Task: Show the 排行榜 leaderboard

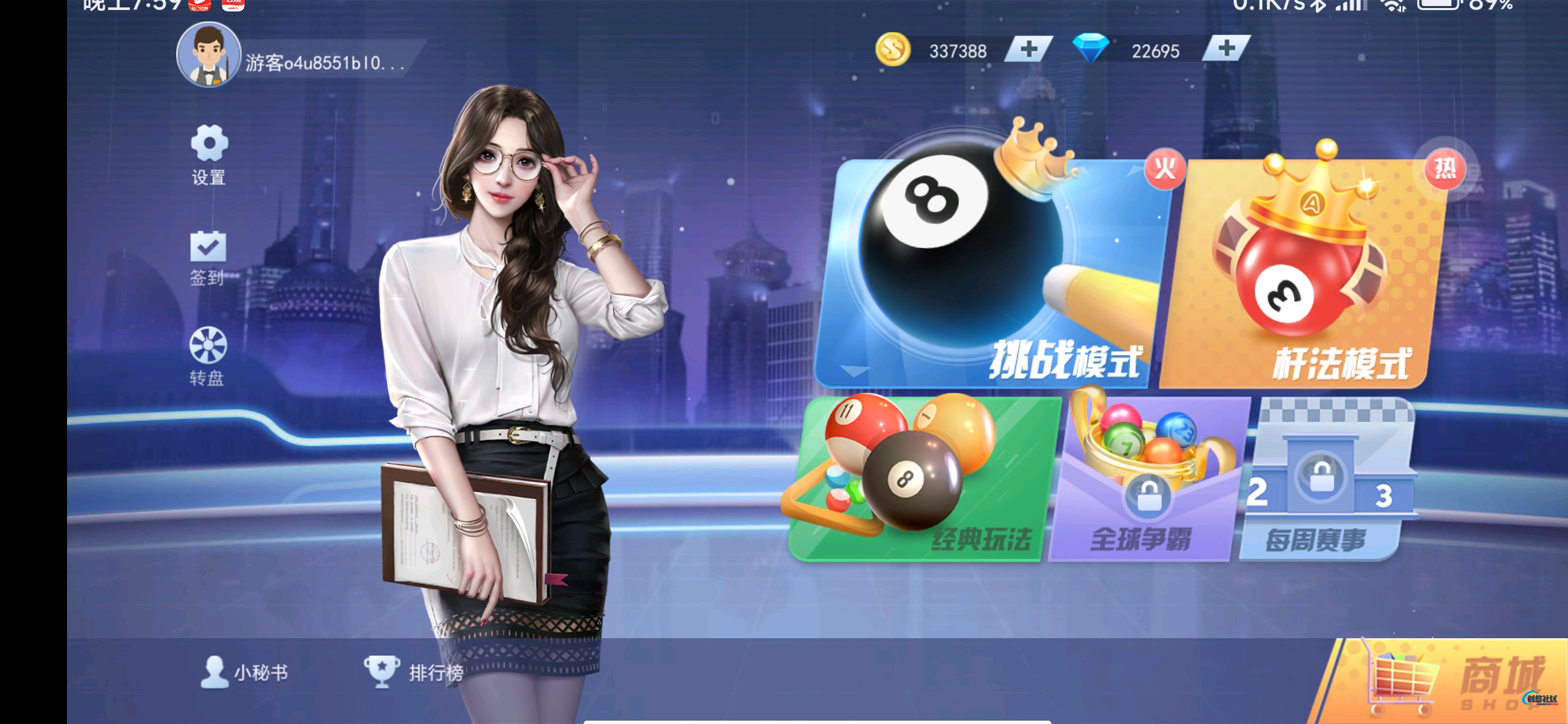Action: [413, 672]
